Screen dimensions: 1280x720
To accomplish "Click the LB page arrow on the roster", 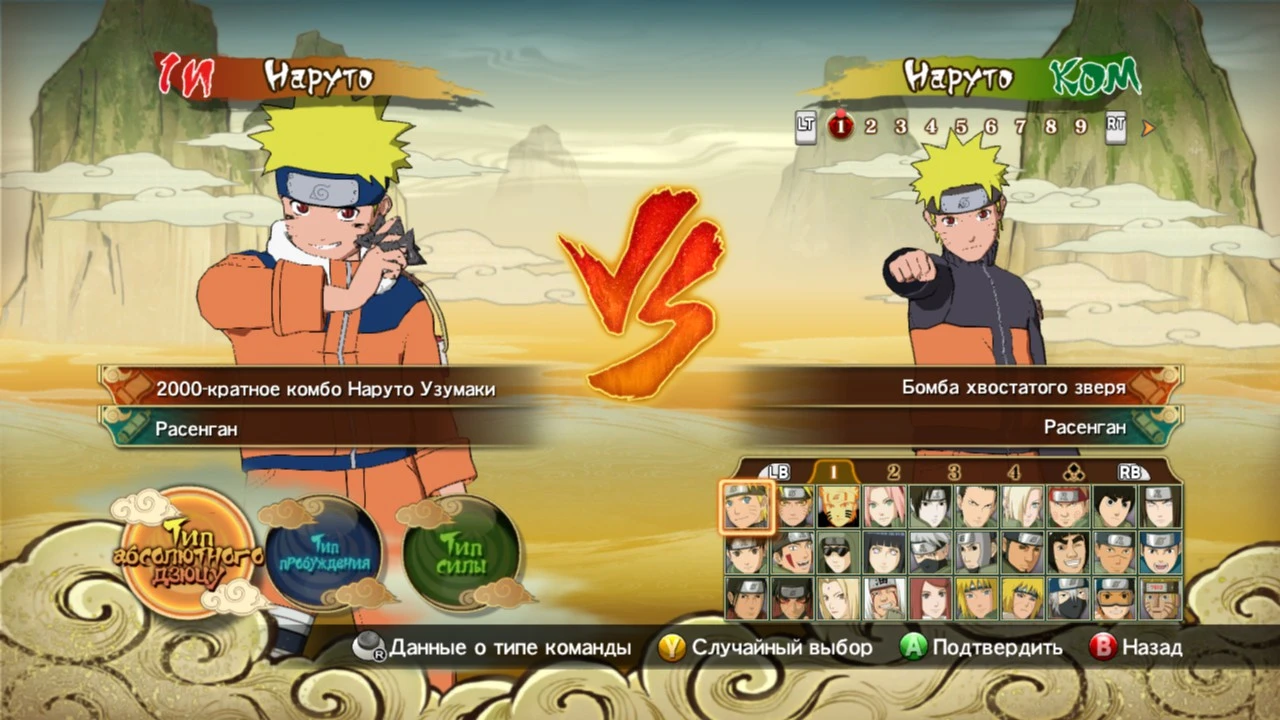I will pyautogui.click(x=778, y=471).
